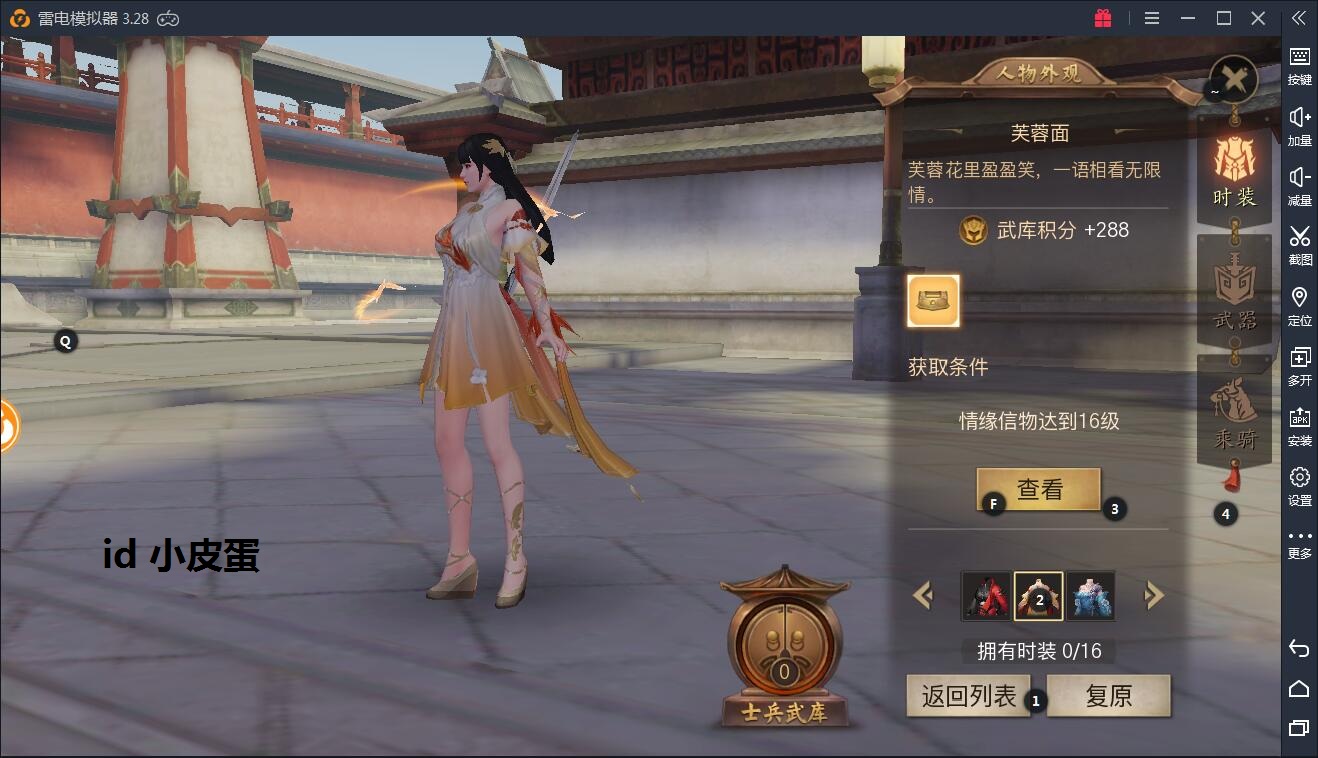
Task: Close the 人物外观 appearance panel
Action: (x=1234, y=79)
